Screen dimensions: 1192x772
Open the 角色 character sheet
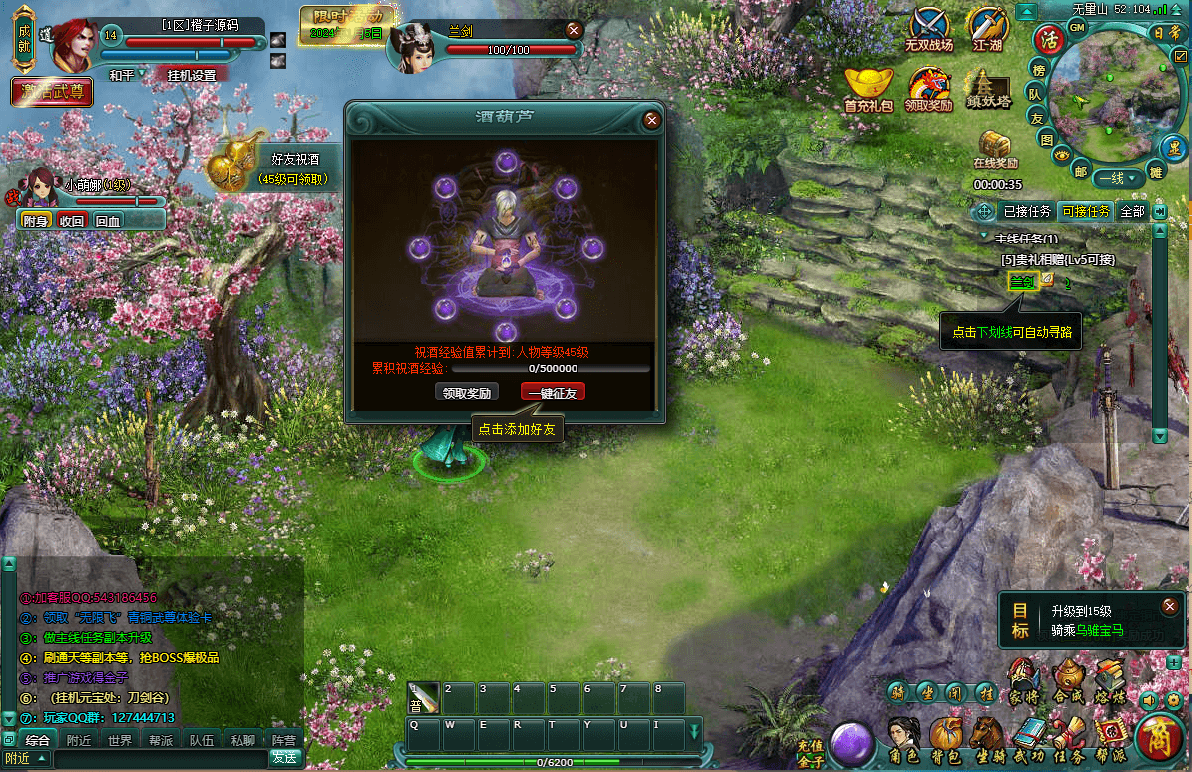904,740
